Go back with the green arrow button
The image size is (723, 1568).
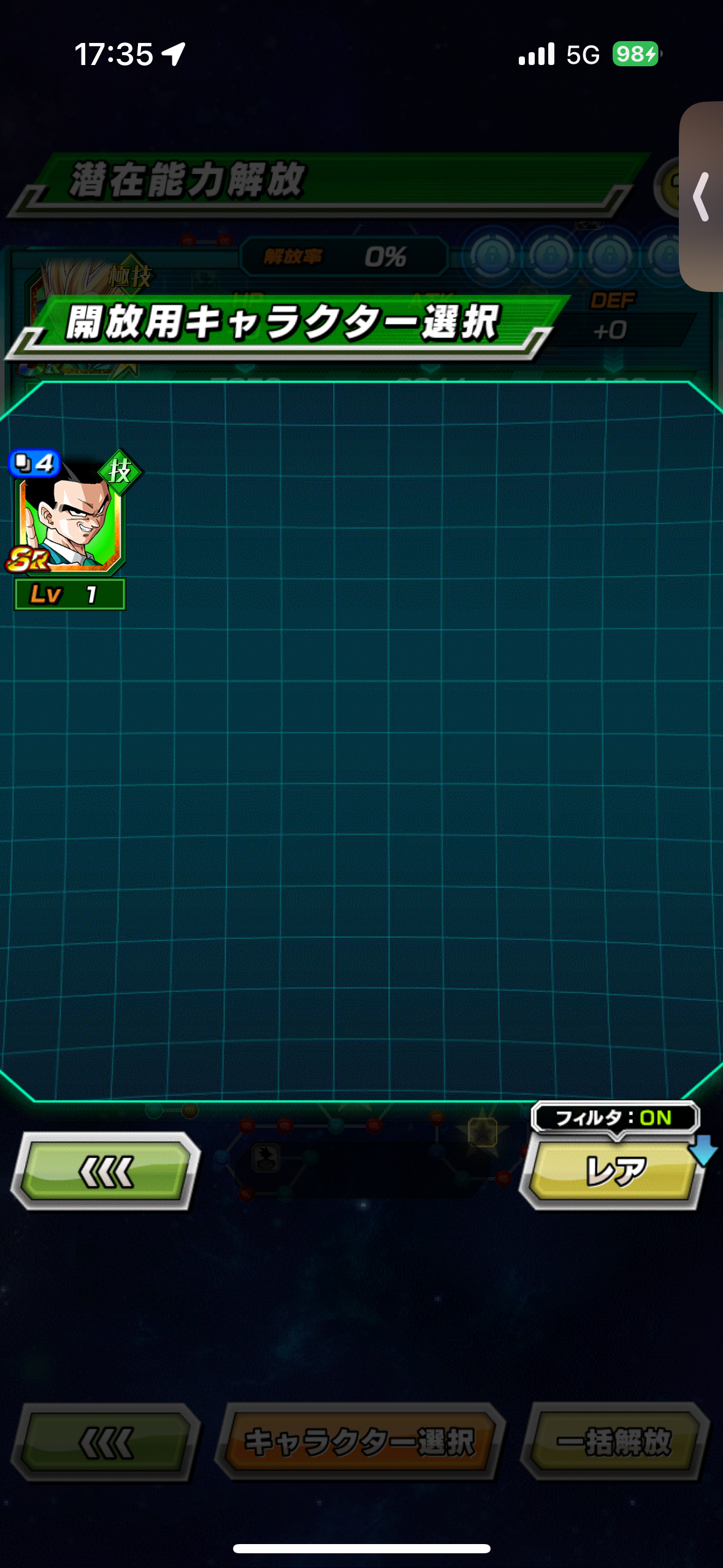[x=105, y=1172]
